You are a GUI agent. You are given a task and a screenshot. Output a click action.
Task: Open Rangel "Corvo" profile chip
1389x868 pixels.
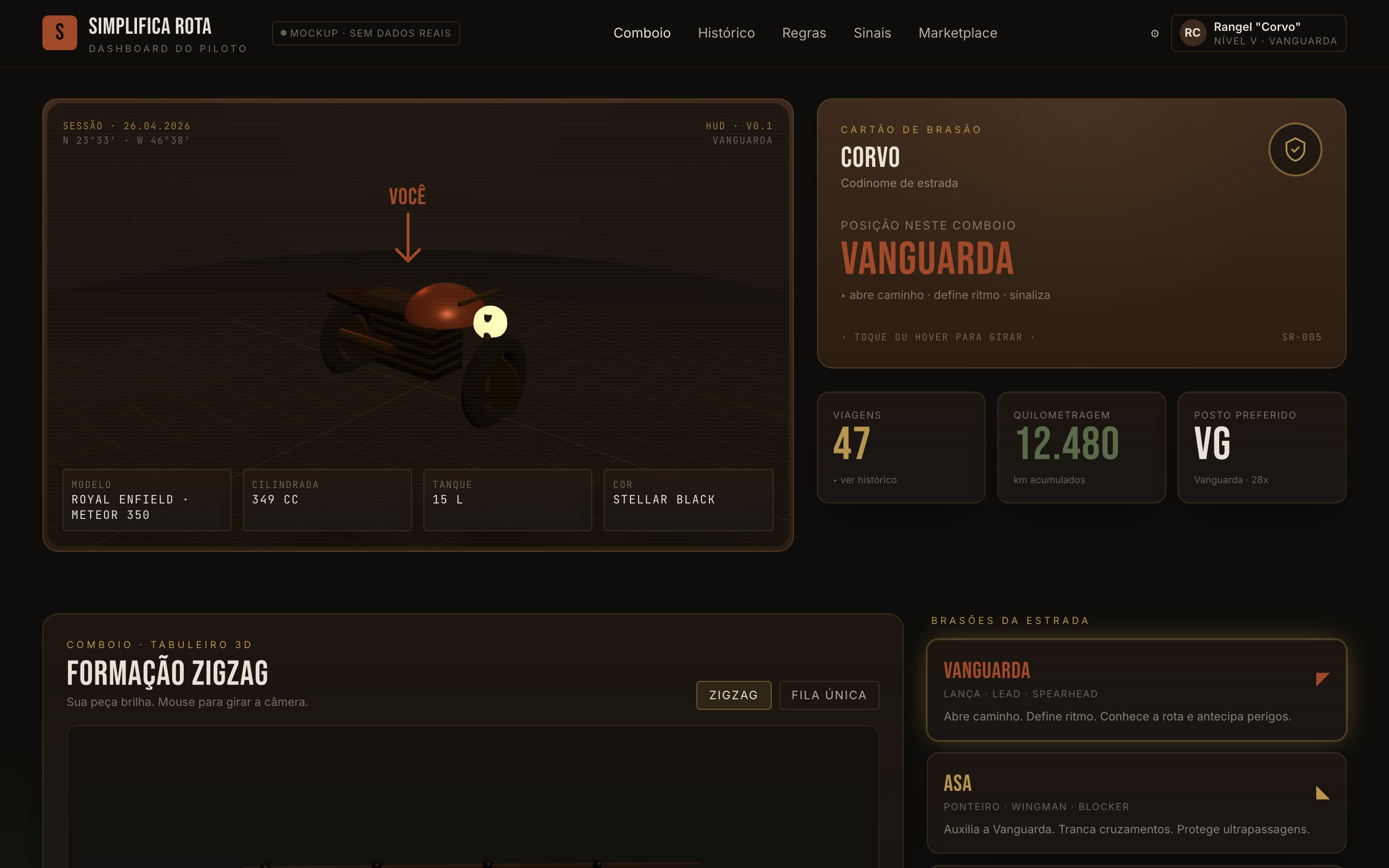tap(1258, 33)
